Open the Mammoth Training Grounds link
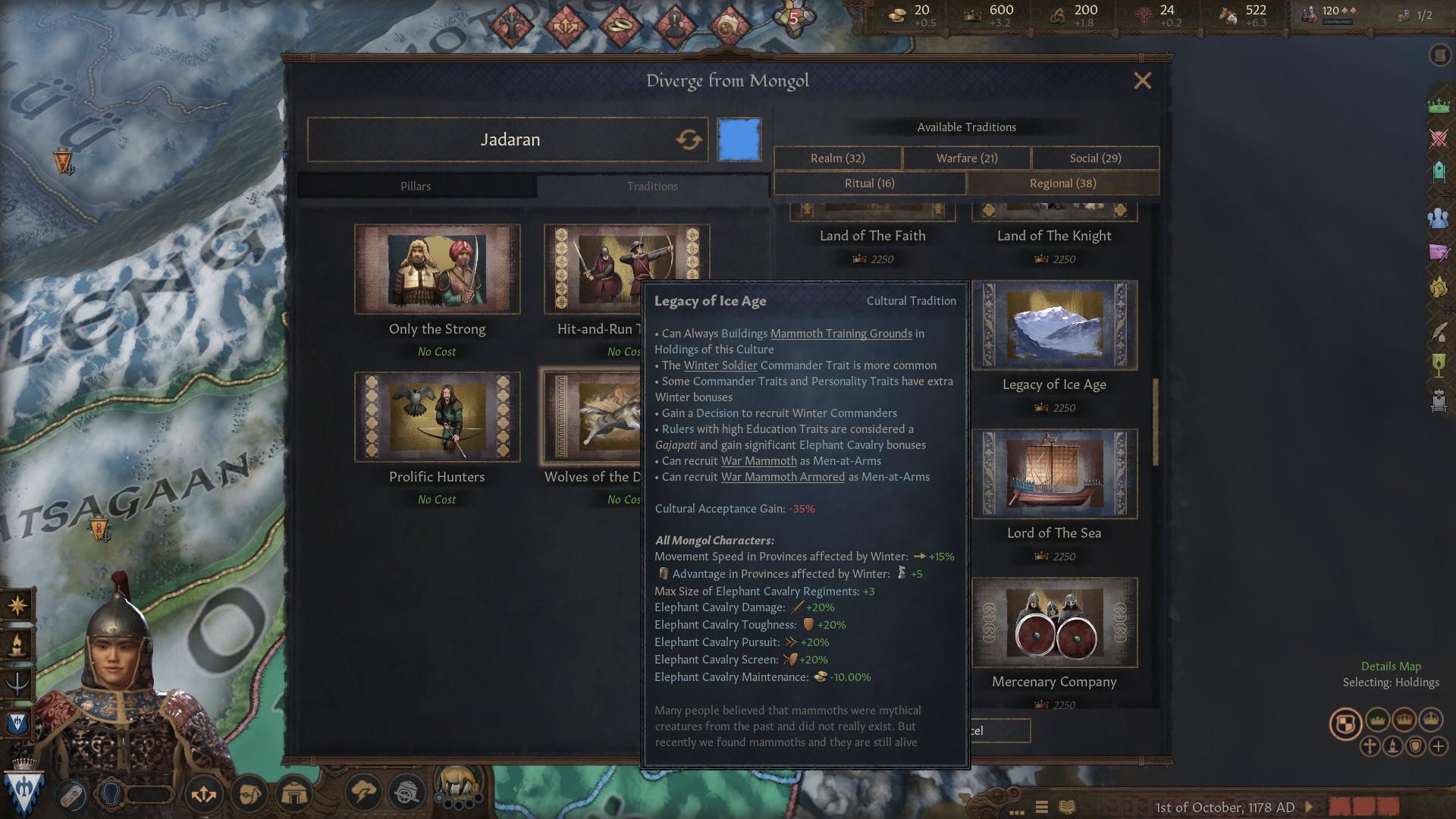1456x819 pixels. [x=841, y=334]
